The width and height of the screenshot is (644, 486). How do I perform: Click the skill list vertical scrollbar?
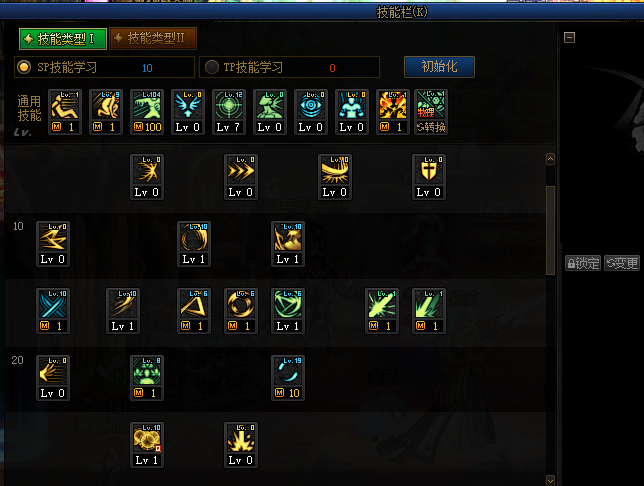click(550, 230)
